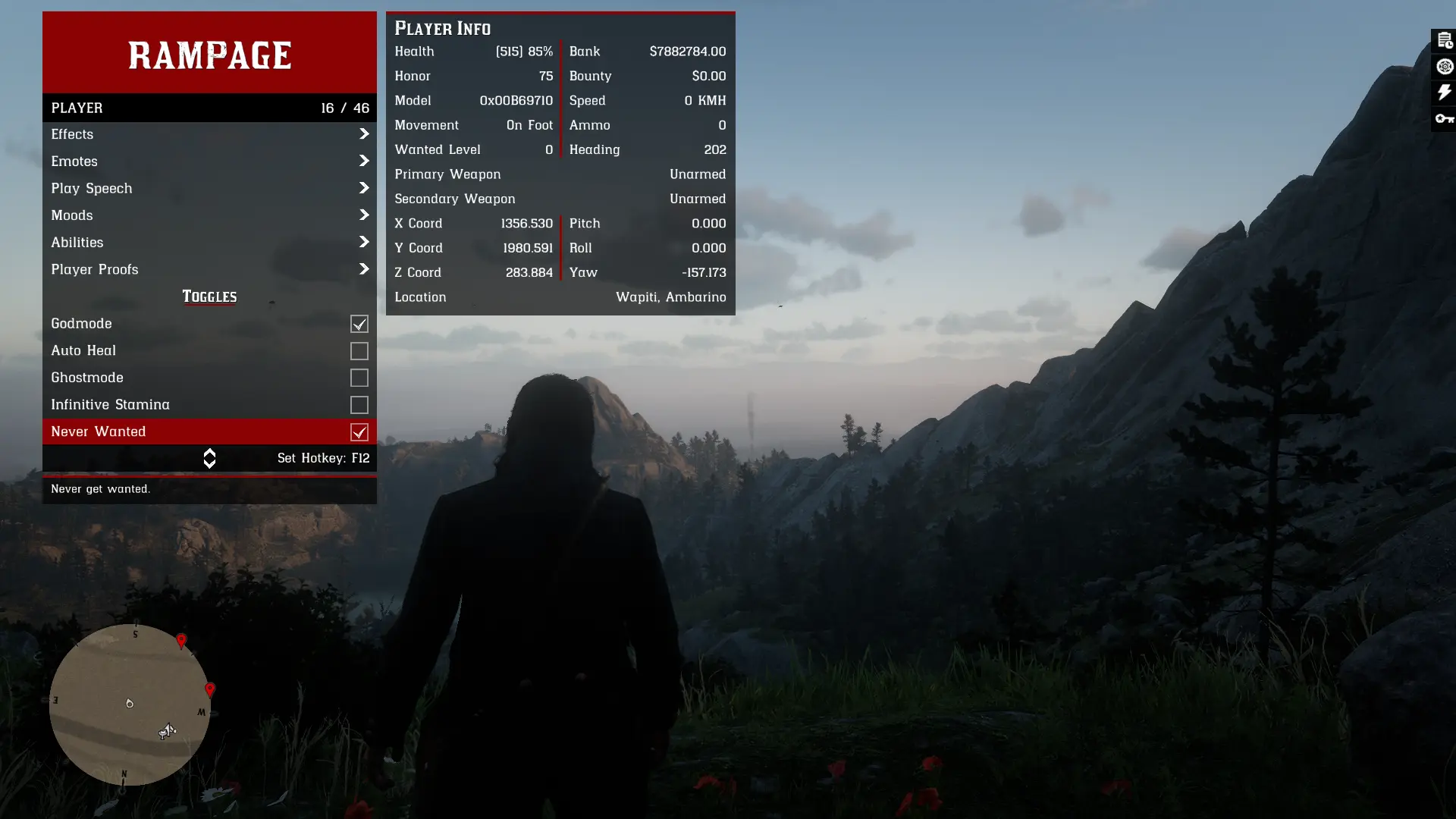Click the up/down hotkey arrows icon
Screen dimensions: 1456x819
tap(209, 458)
